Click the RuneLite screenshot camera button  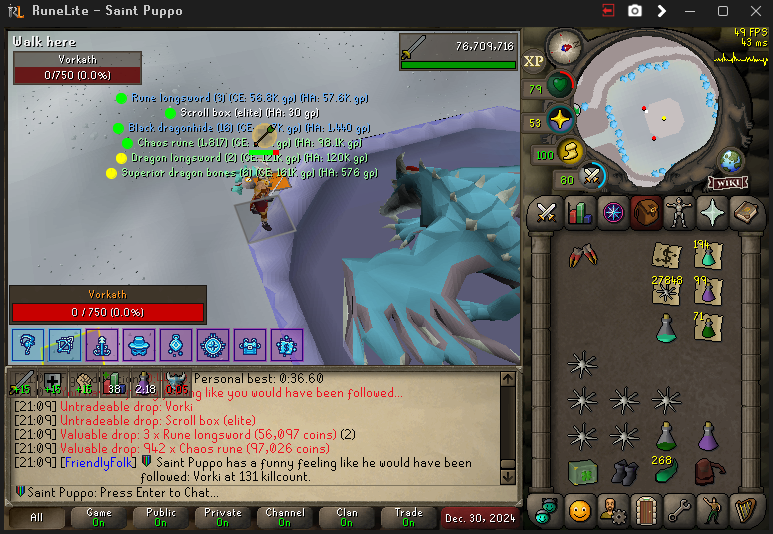click(635, 11)
